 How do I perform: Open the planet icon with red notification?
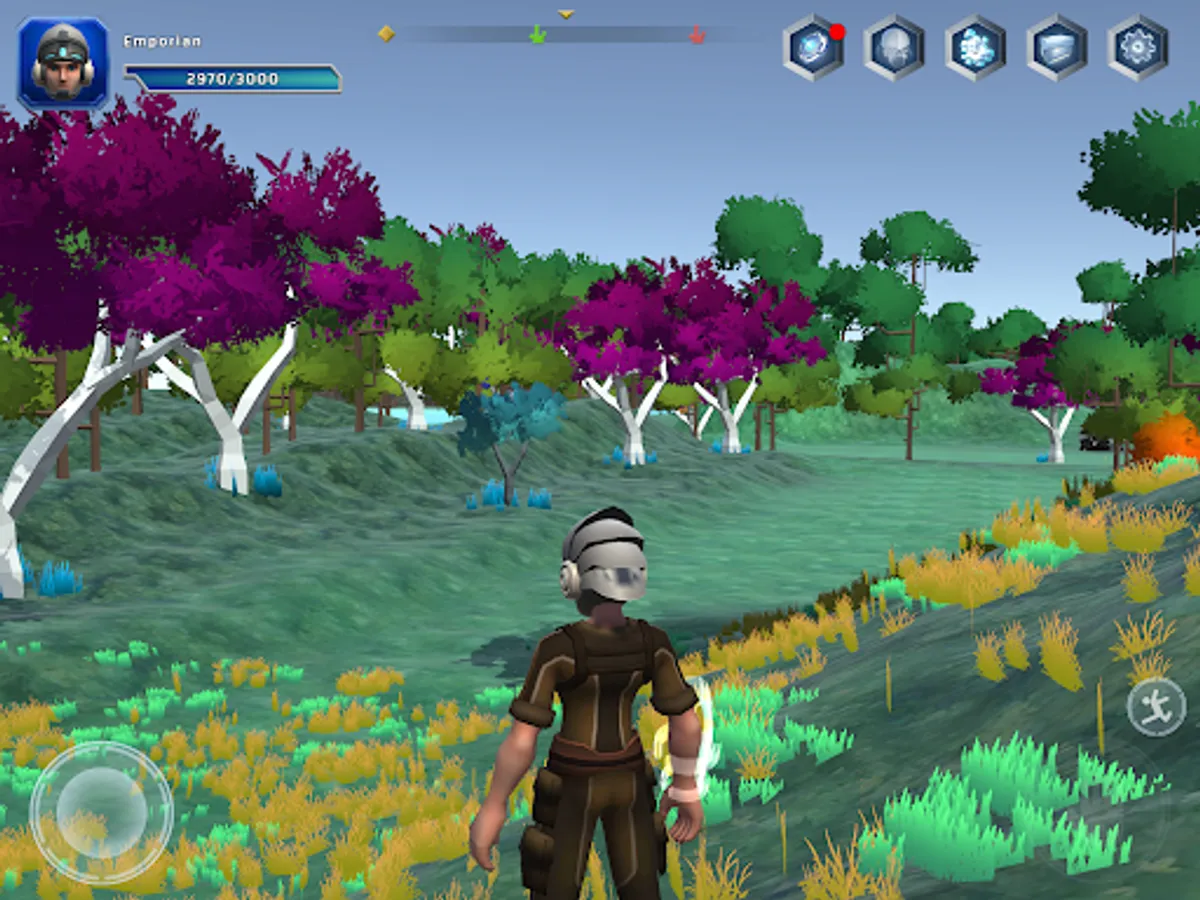(x=813, y=48)
